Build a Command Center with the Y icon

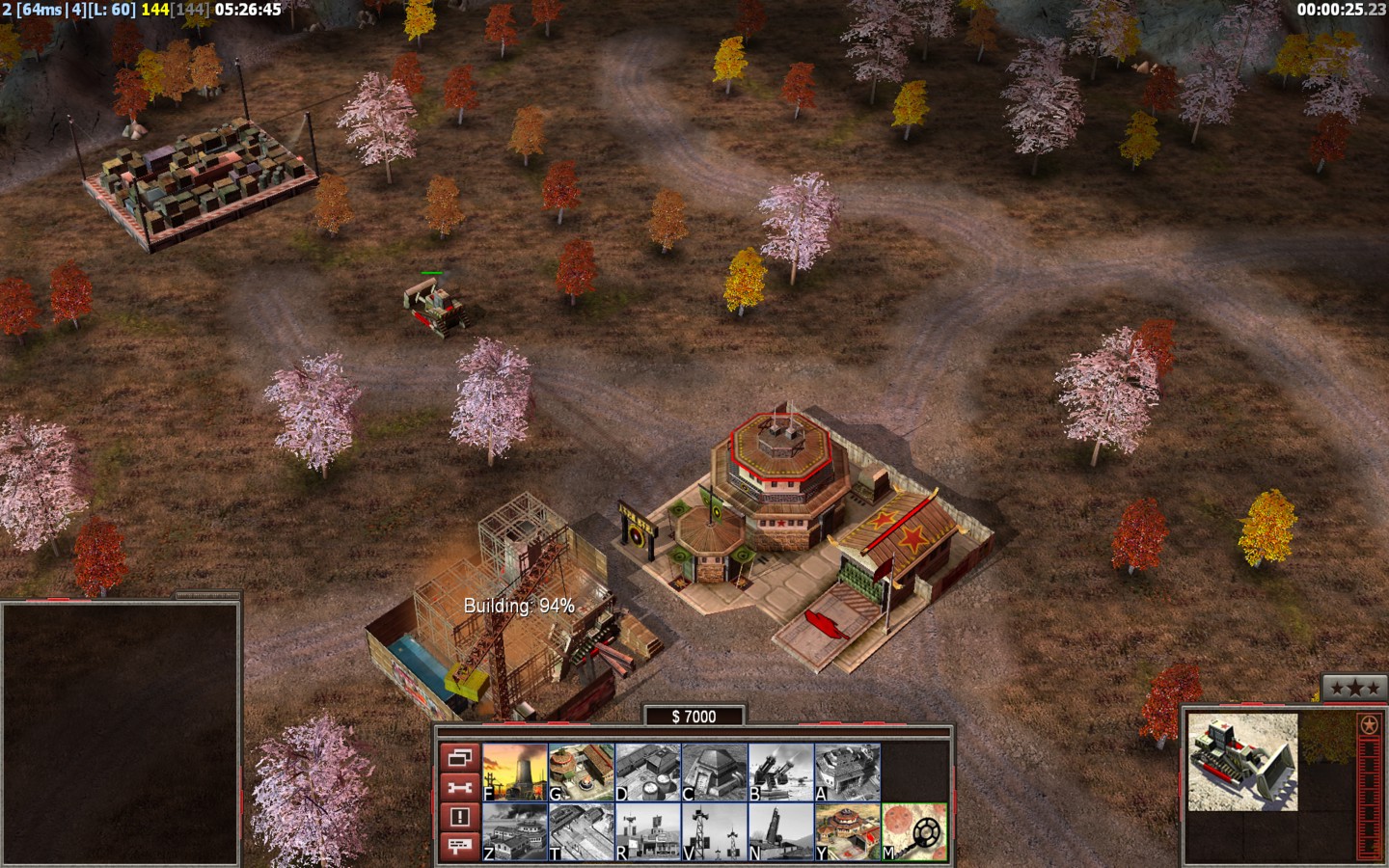[848, 831]
